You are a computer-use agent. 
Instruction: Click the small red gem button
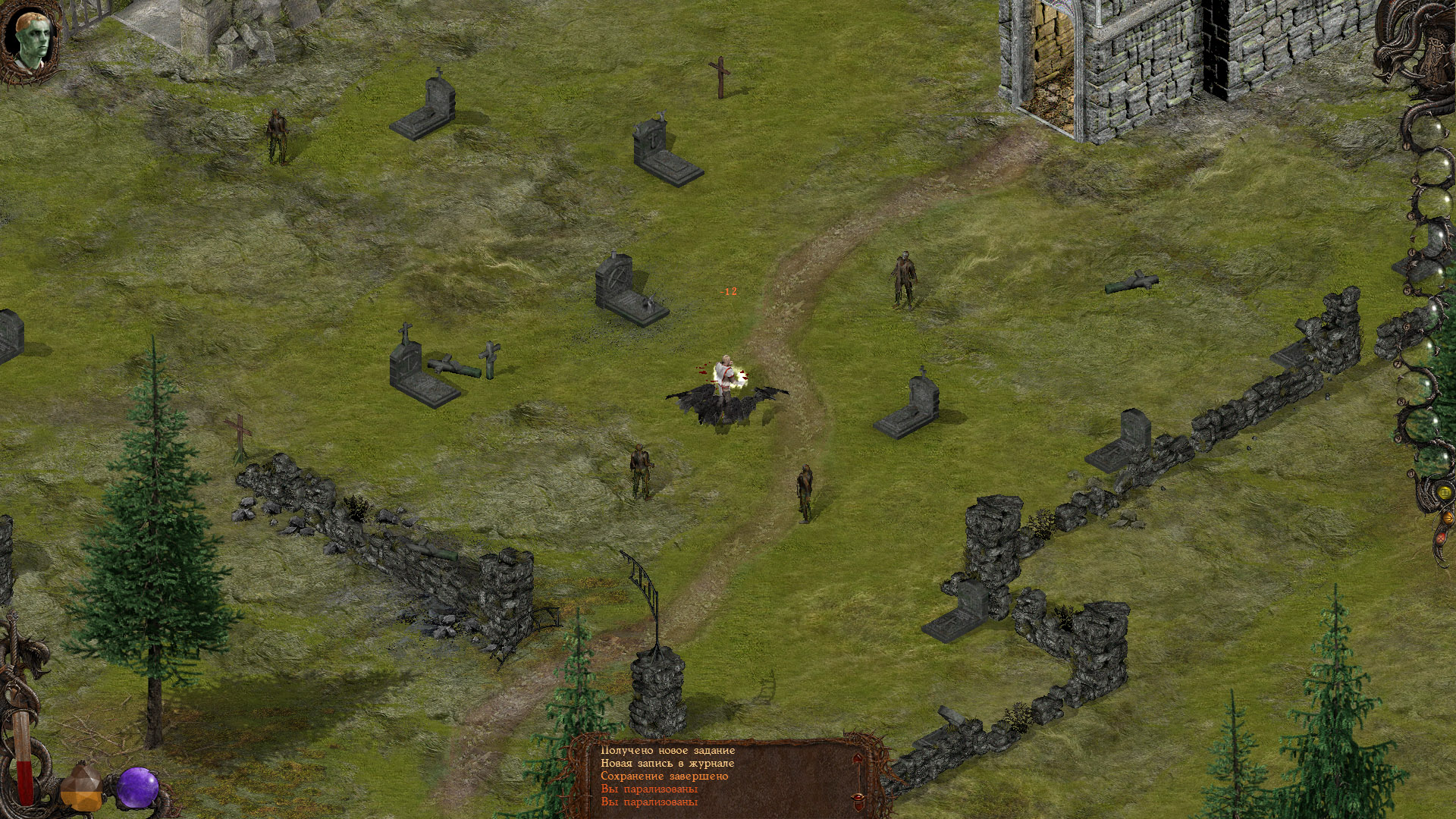pyautogui.click(x=1442, y=538)
